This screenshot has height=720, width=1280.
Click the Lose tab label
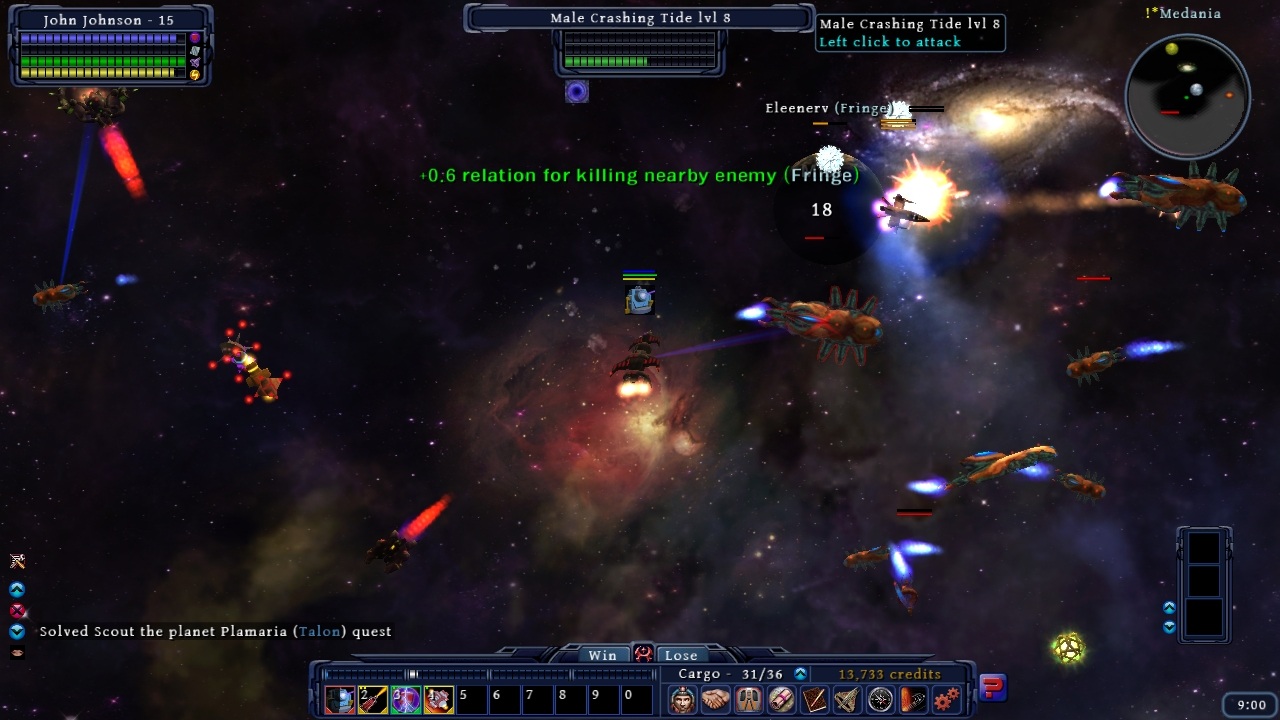681,655
